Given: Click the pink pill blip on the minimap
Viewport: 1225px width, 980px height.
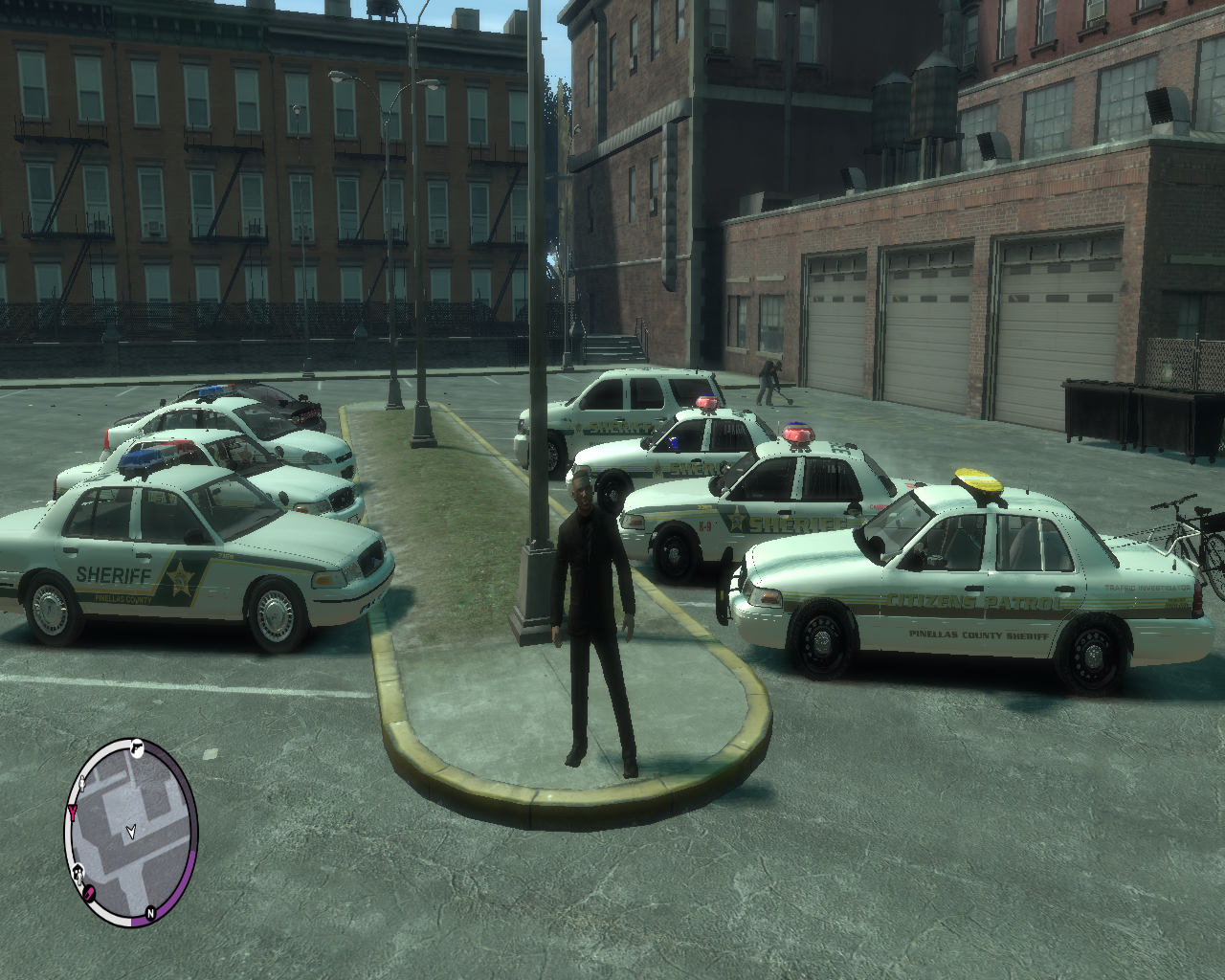Looking at the screenshot, I should (x=89, y=893).
